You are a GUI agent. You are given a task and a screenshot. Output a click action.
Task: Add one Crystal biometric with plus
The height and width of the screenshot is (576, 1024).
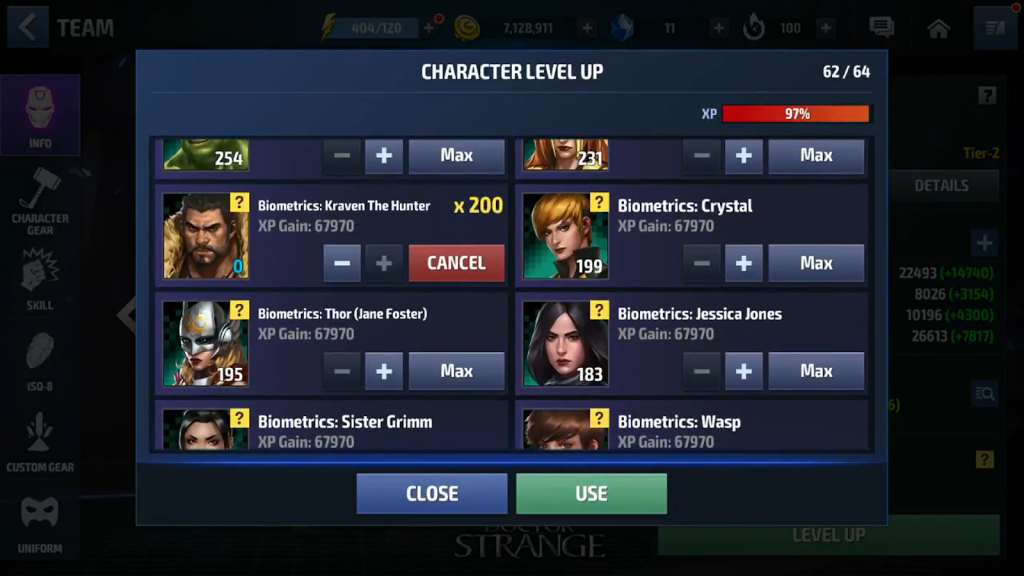(743, 263)
